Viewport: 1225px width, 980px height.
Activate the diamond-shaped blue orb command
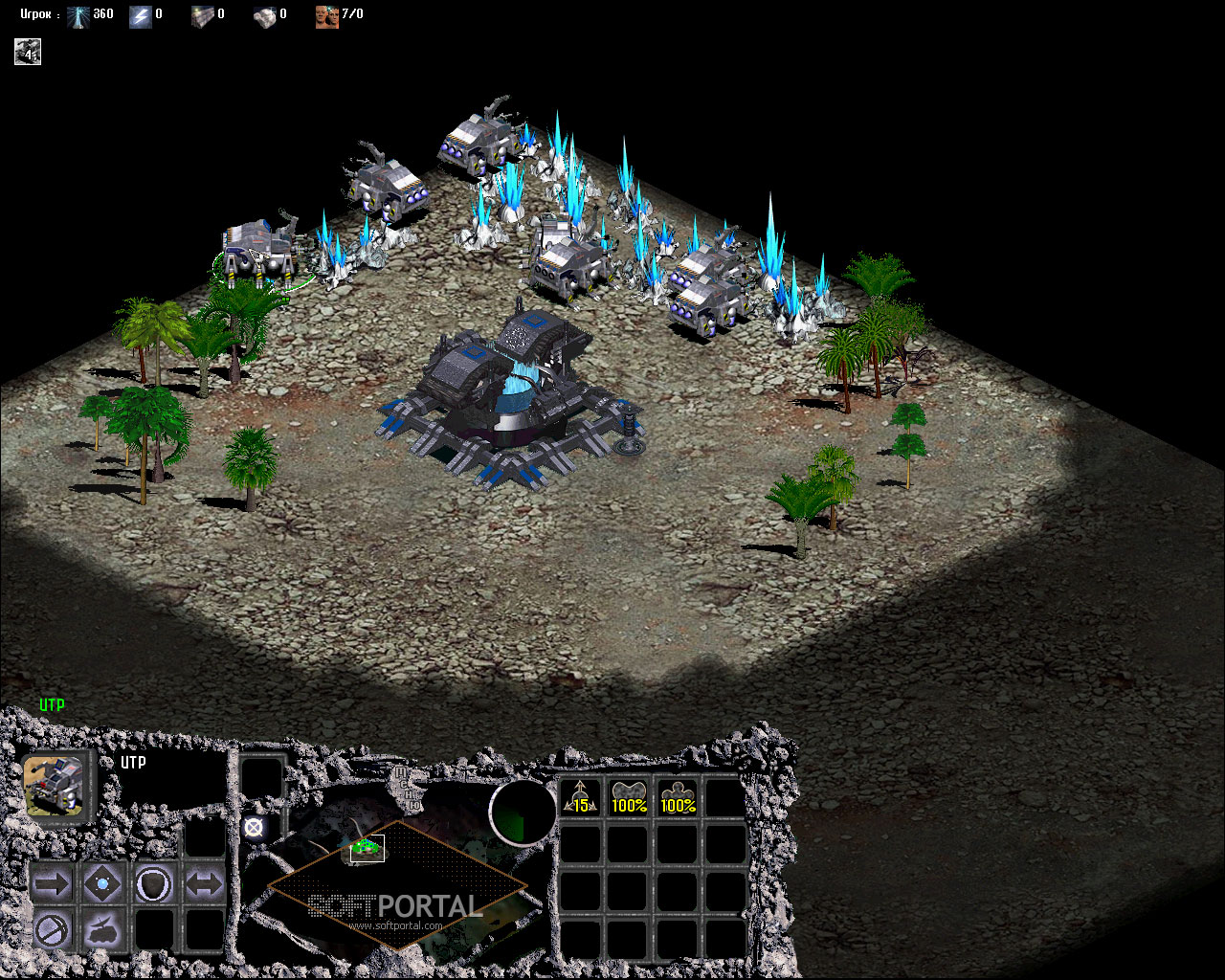tap(102, 883)
